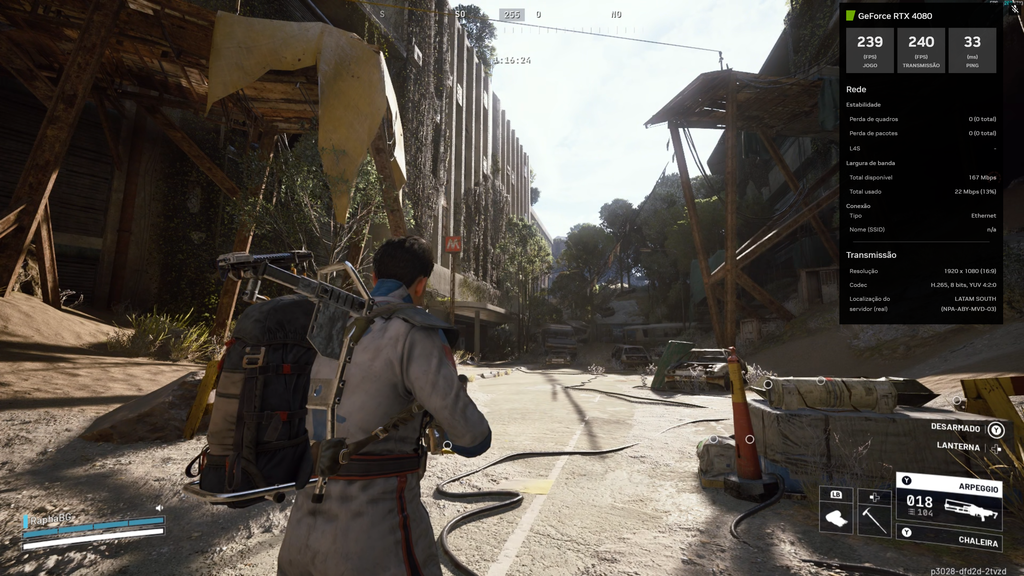
Task: Choose the bandage item slot
Action: click(x=836, y=510)
